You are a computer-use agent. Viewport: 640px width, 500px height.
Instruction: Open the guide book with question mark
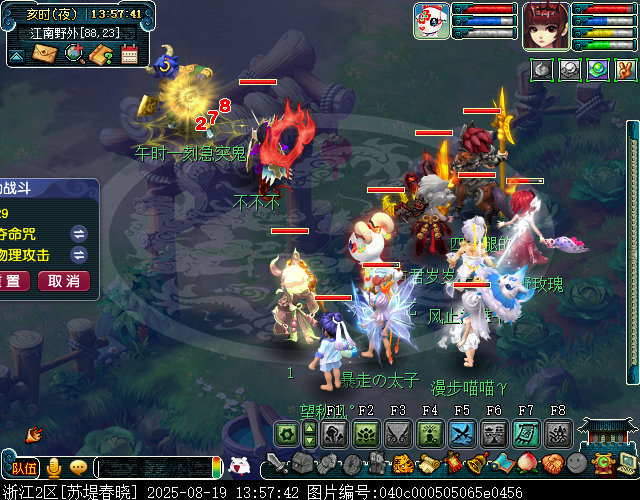pyautogui.click(x=101, y=54)
